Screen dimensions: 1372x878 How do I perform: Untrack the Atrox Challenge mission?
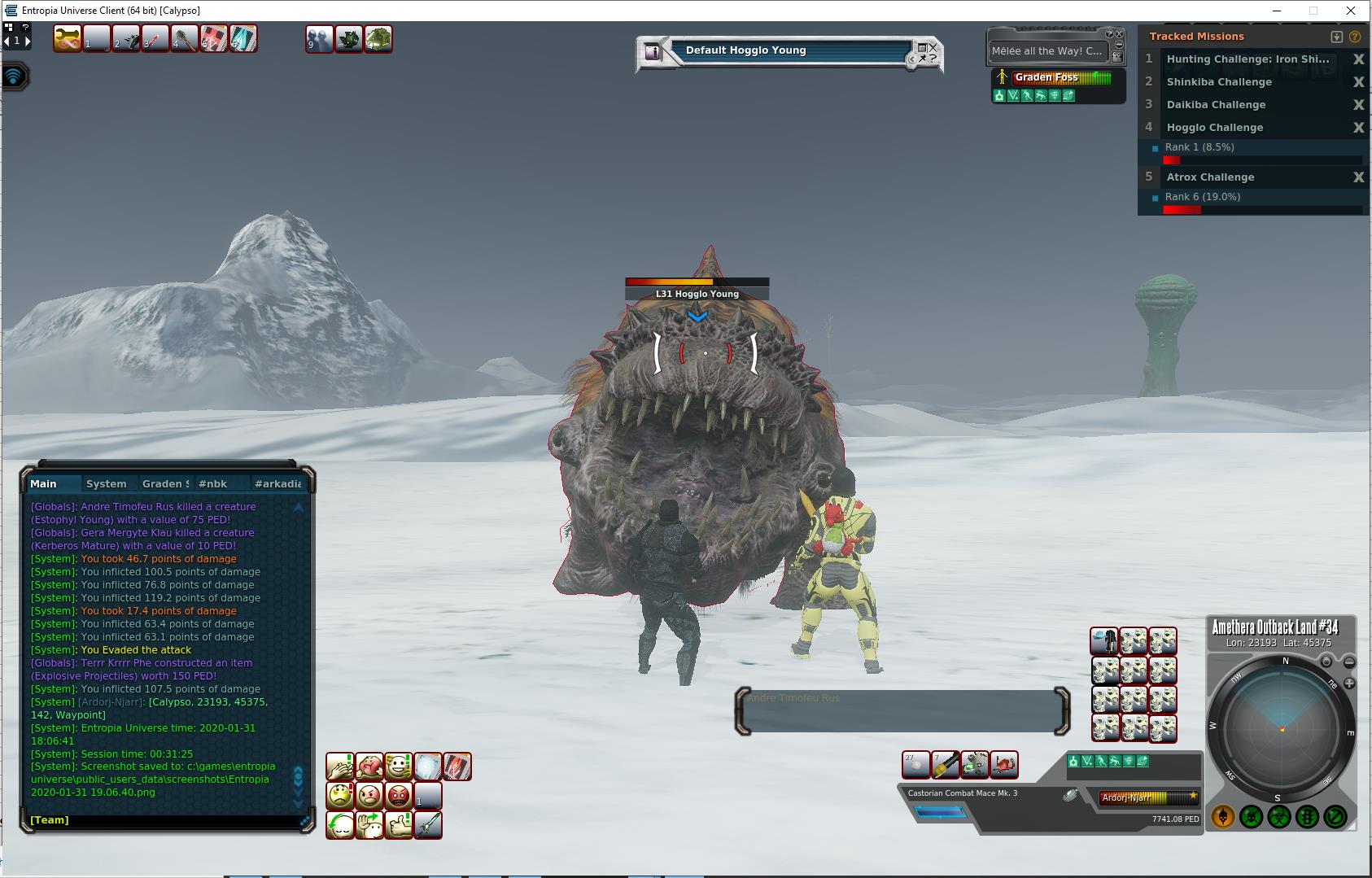coord(1358,177)
